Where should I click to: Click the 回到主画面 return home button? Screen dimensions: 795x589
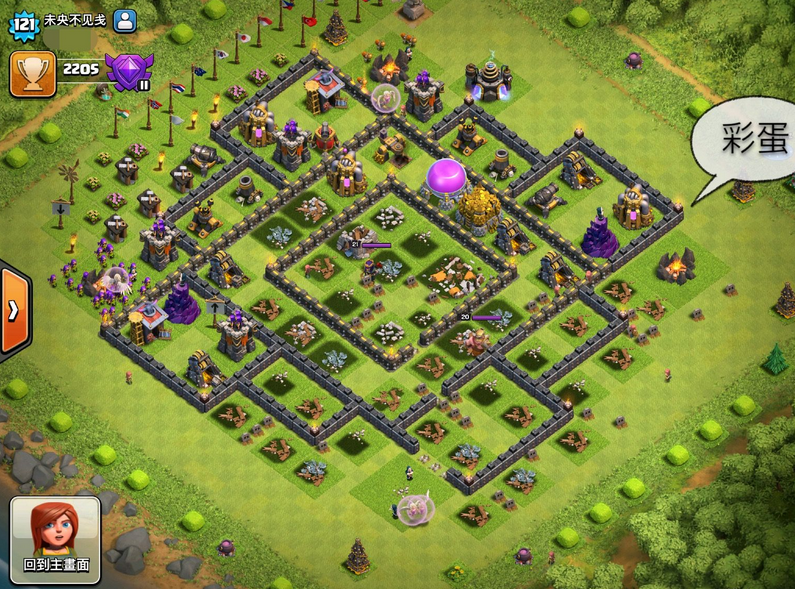pos(55,539)
